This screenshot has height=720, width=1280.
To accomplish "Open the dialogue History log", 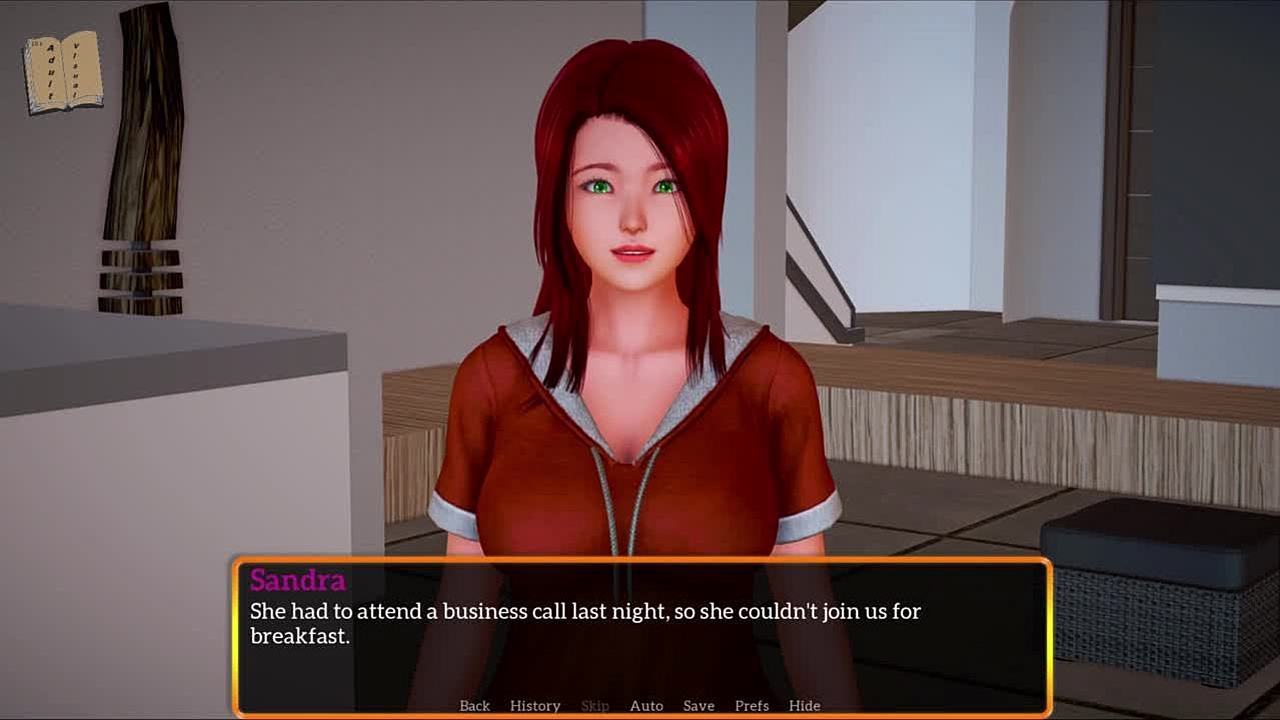I will click(x=535, y=706).
